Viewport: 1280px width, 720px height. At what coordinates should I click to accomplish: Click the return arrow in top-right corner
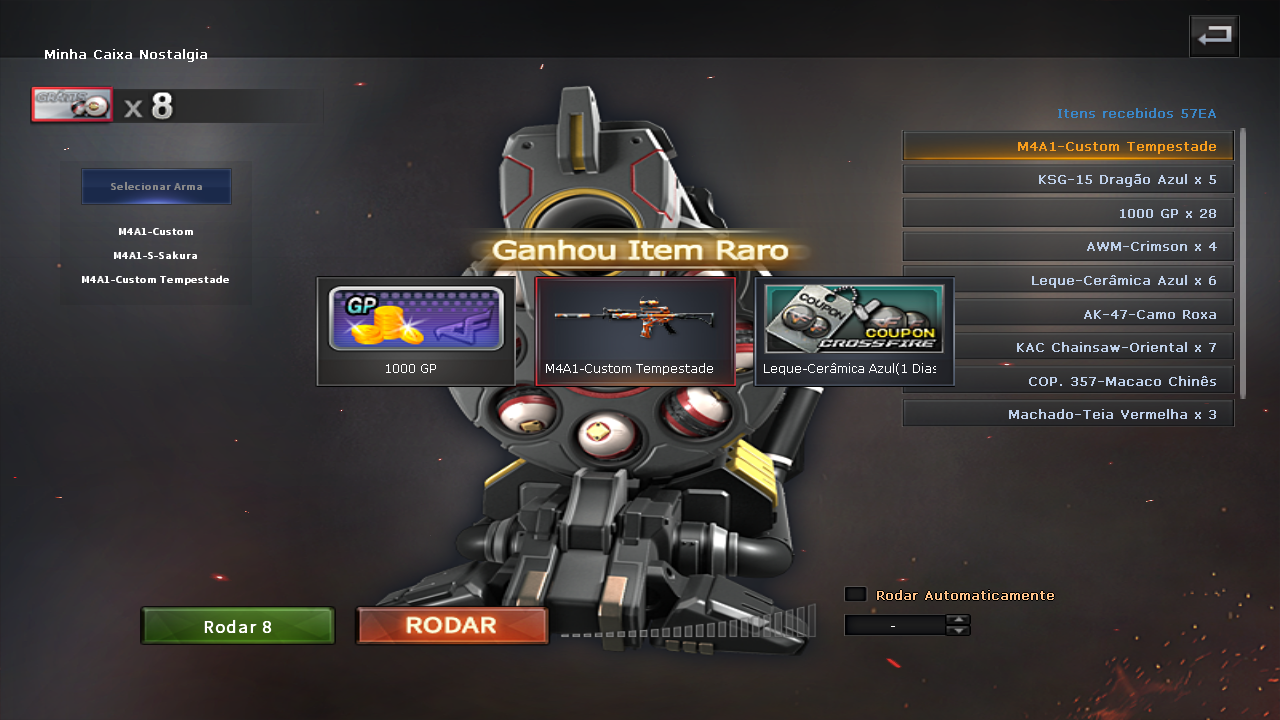point(1214,35)
